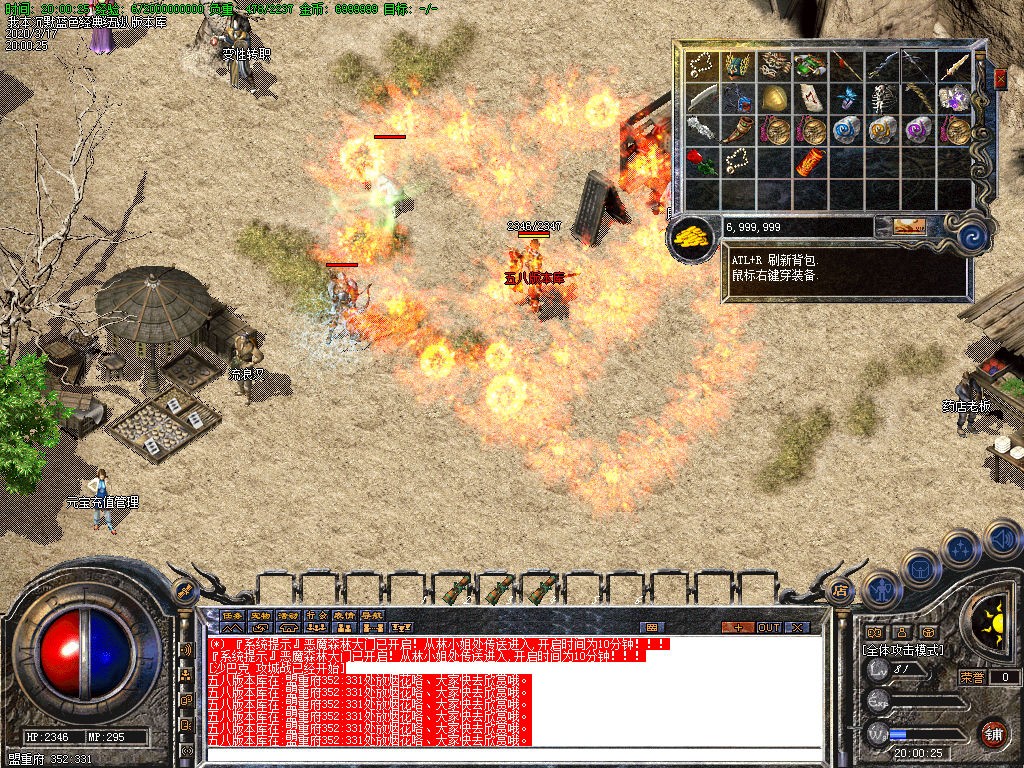Image resolution: width=1024 pixels, height=768 pixels.
Task: Open the red 铺 stall button
Action: [x=992, y=733]
